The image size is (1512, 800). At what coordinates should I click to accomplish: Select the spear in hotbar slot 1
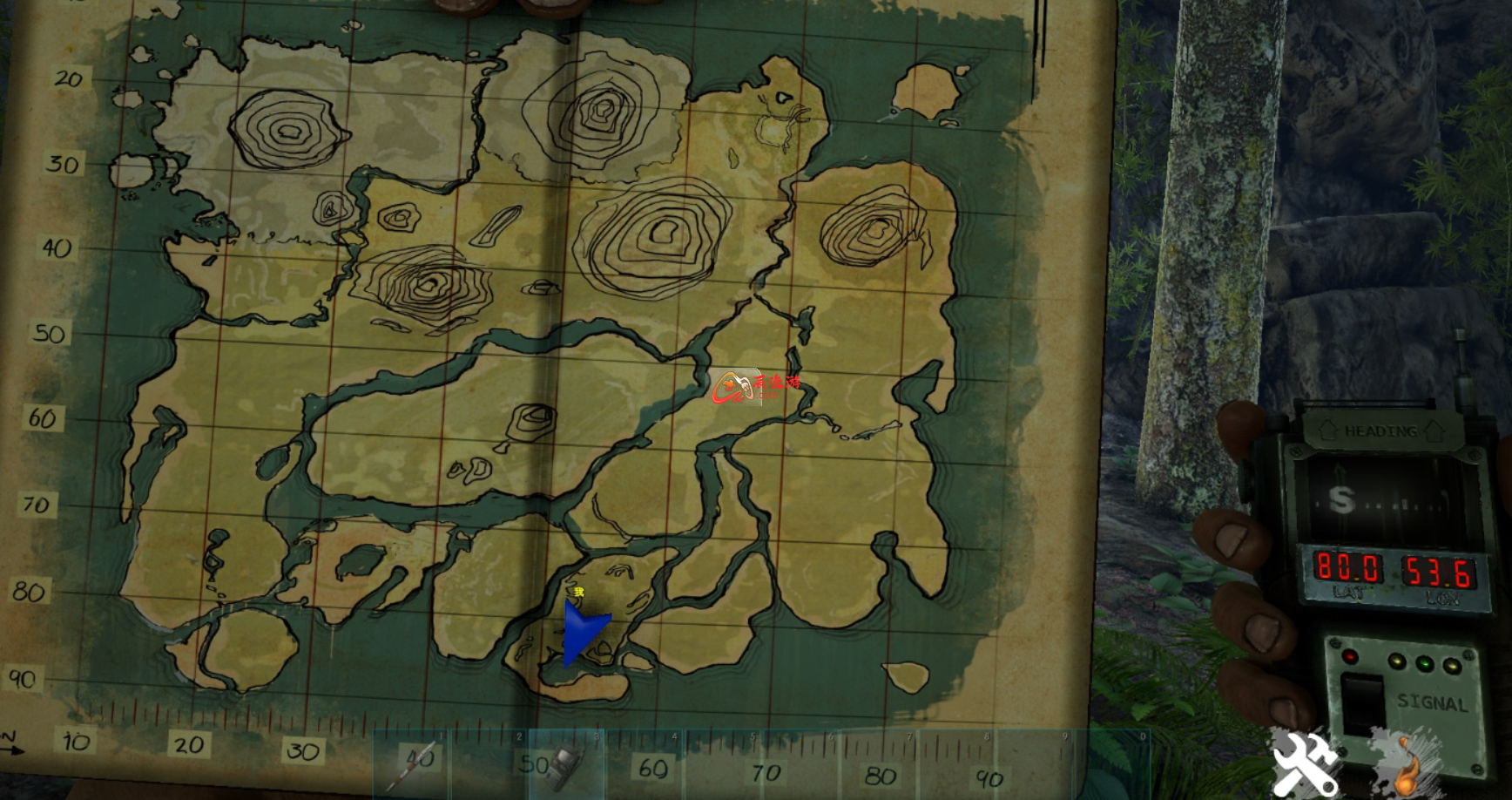[413, 763]
